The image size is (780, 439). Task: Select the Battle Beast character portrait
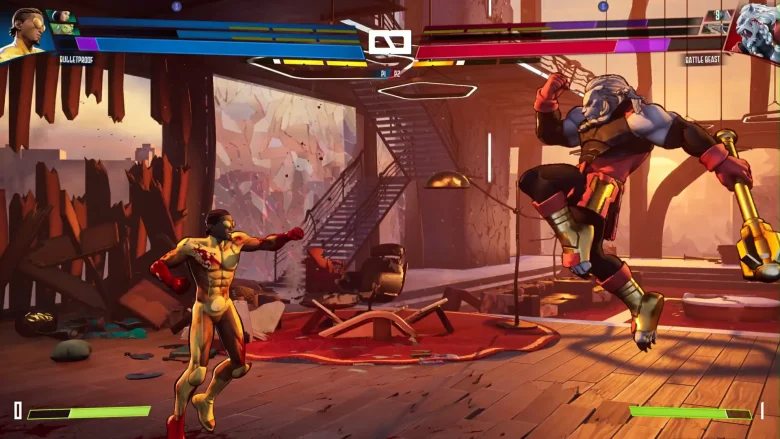pyautogui.click(x=757, y=30)
